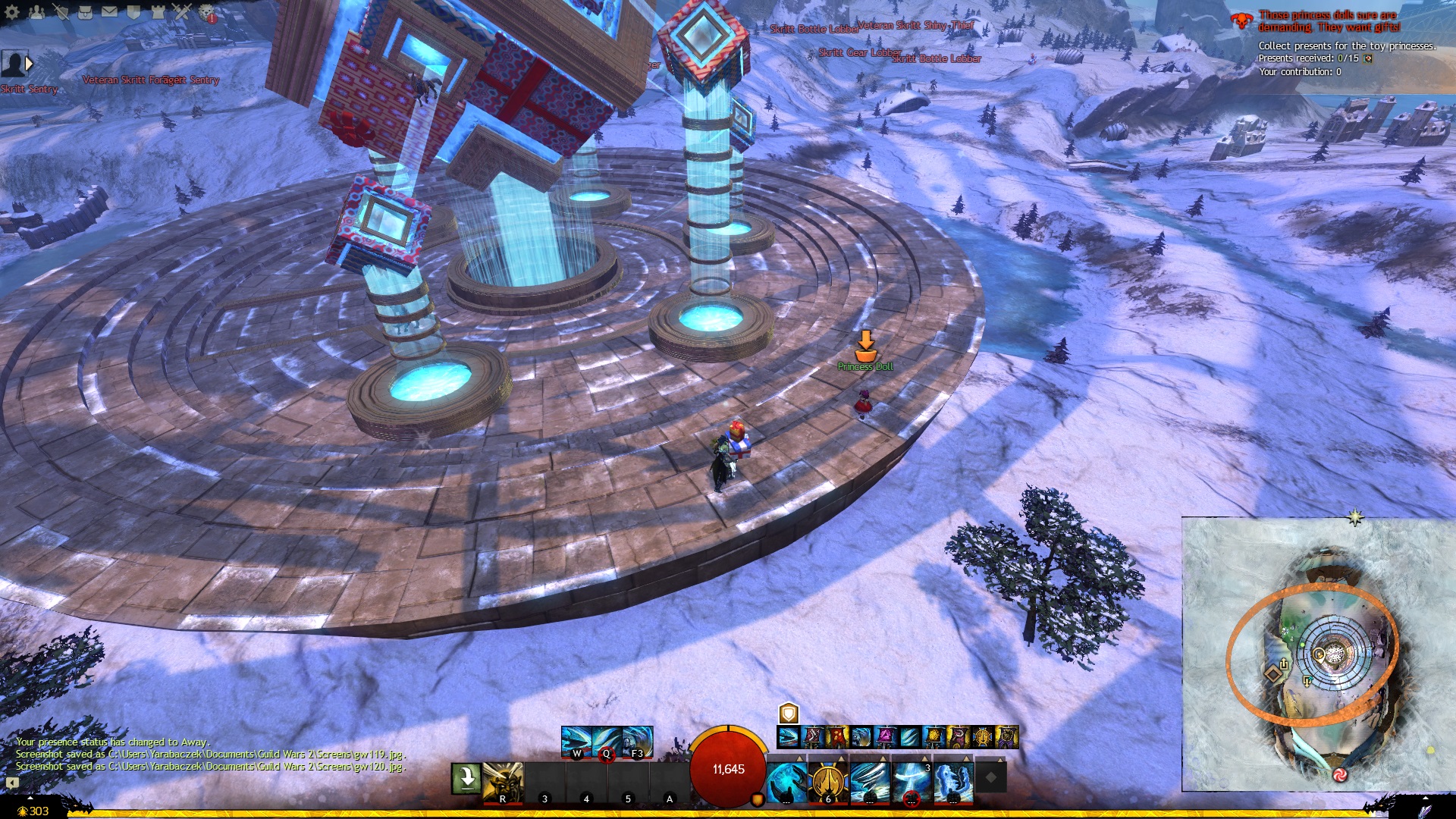
Task: Click the peppermint candy marker on minimap
Action: [1339, 774]
